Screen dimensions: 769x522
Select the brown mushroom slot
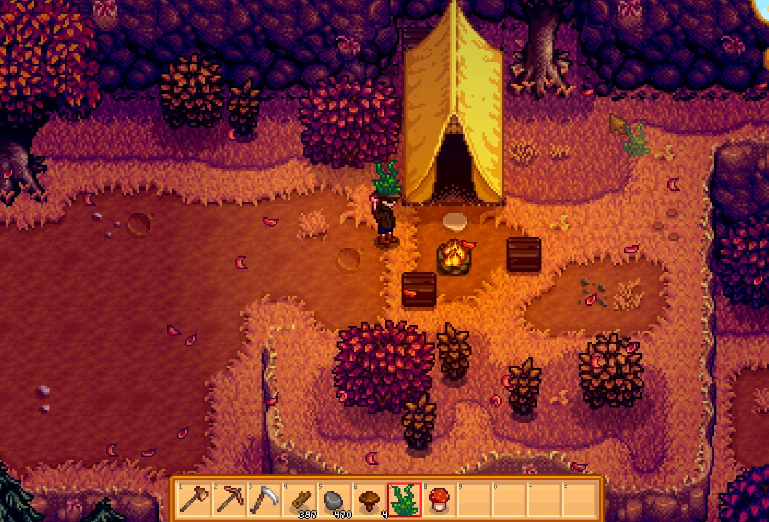(369, 497)
